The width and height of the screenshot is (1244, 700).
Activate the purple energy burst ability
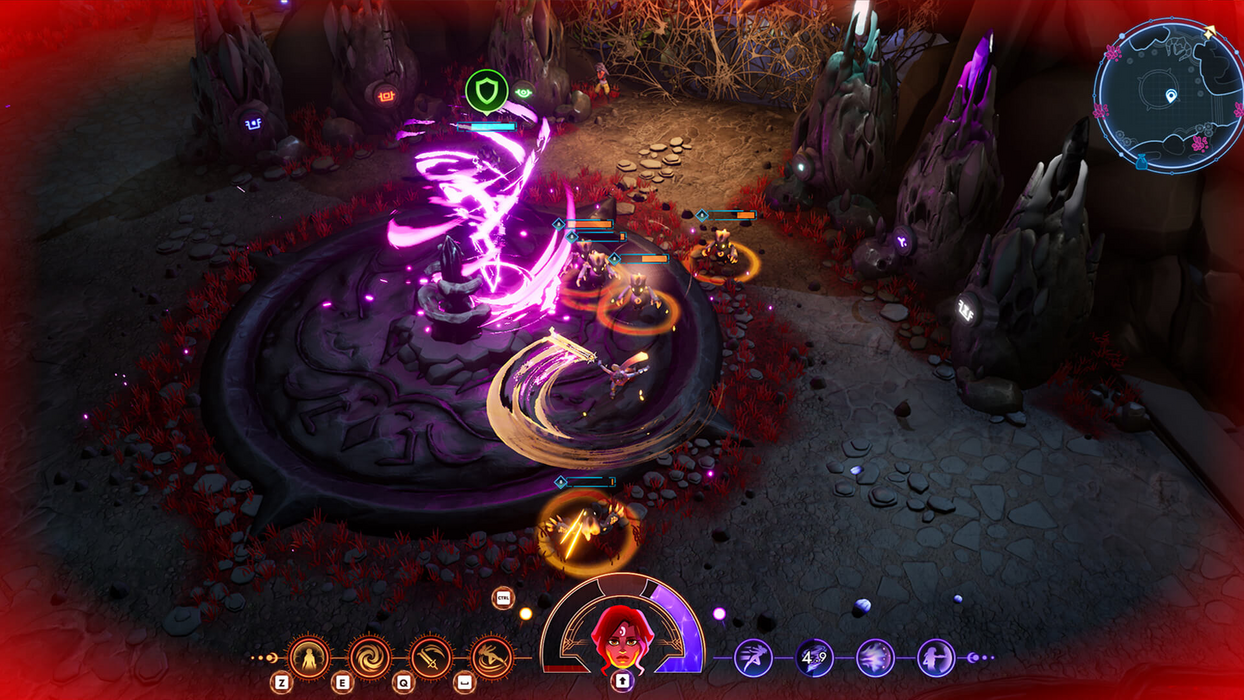[875, 658]
